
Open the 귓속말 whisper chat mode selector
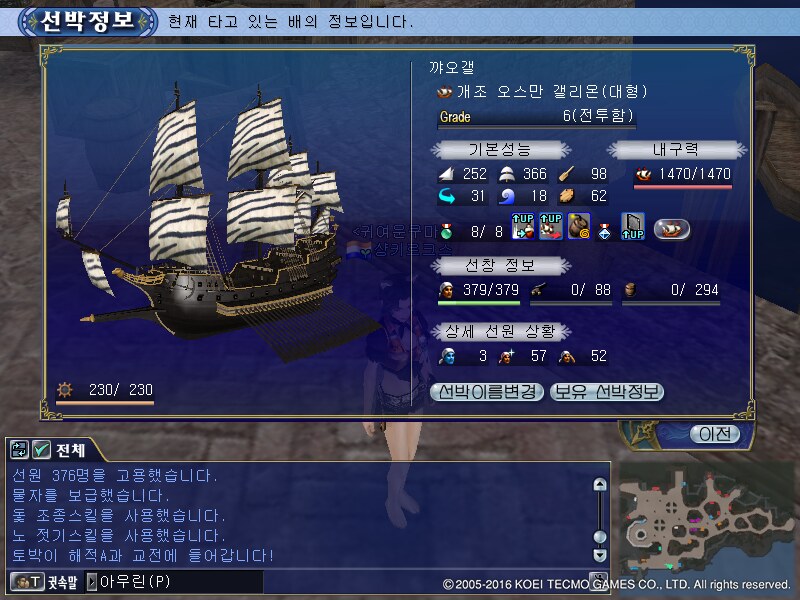pos(46,581)
